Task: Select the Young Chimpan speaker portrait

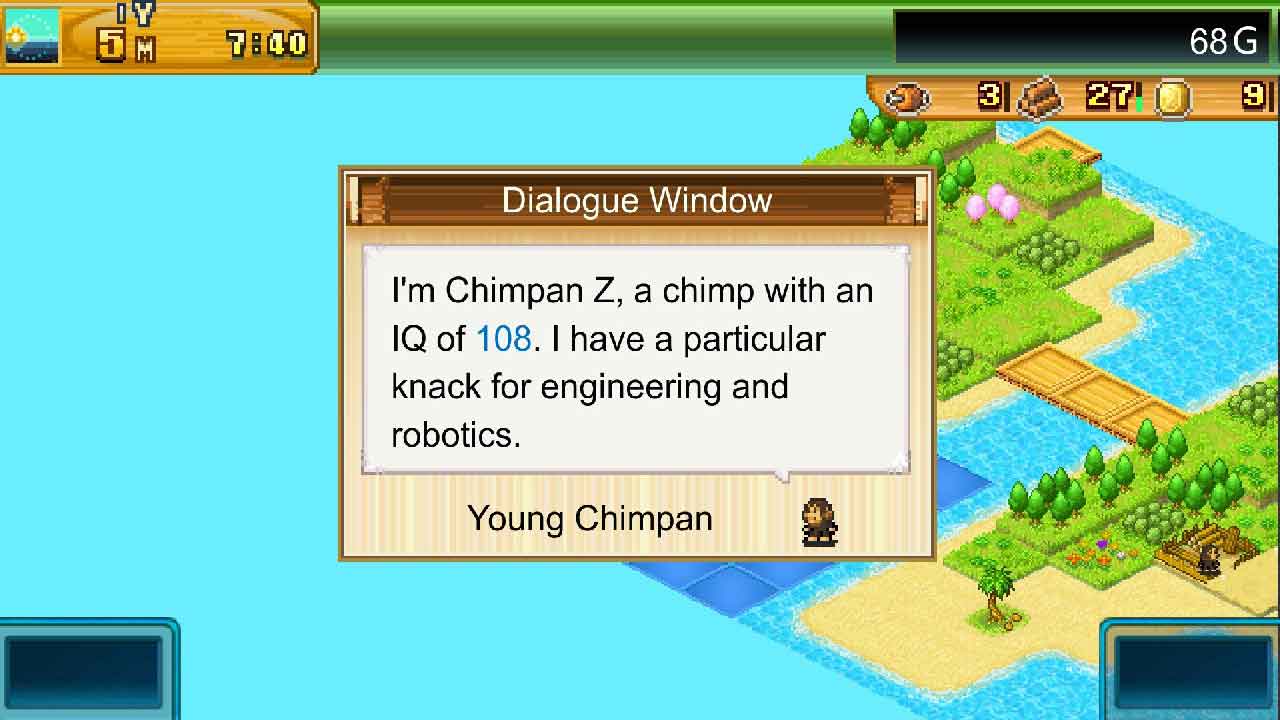Action: click(x=819, y=521)
